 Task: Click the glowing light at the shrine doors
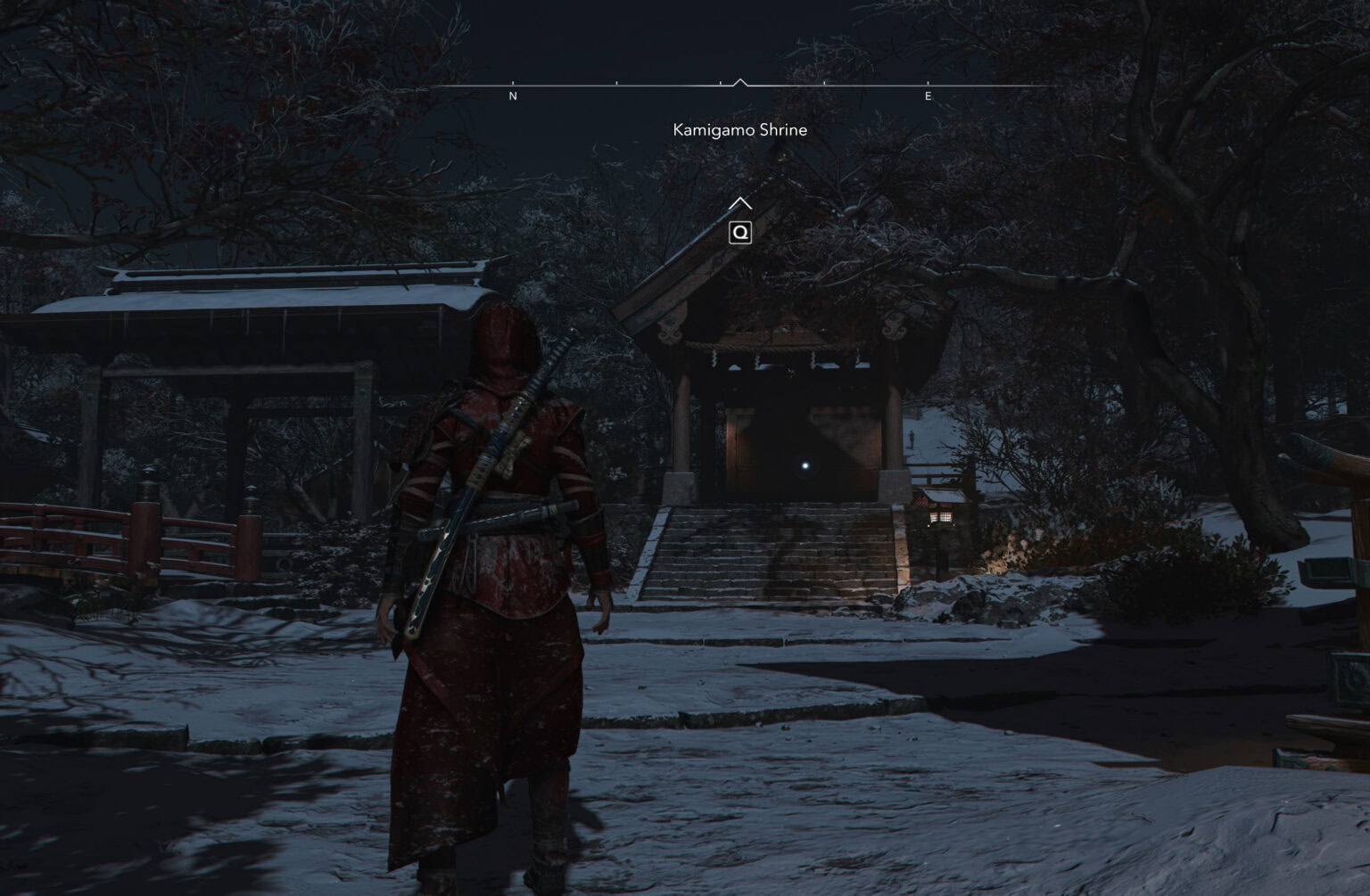[804, 464]
